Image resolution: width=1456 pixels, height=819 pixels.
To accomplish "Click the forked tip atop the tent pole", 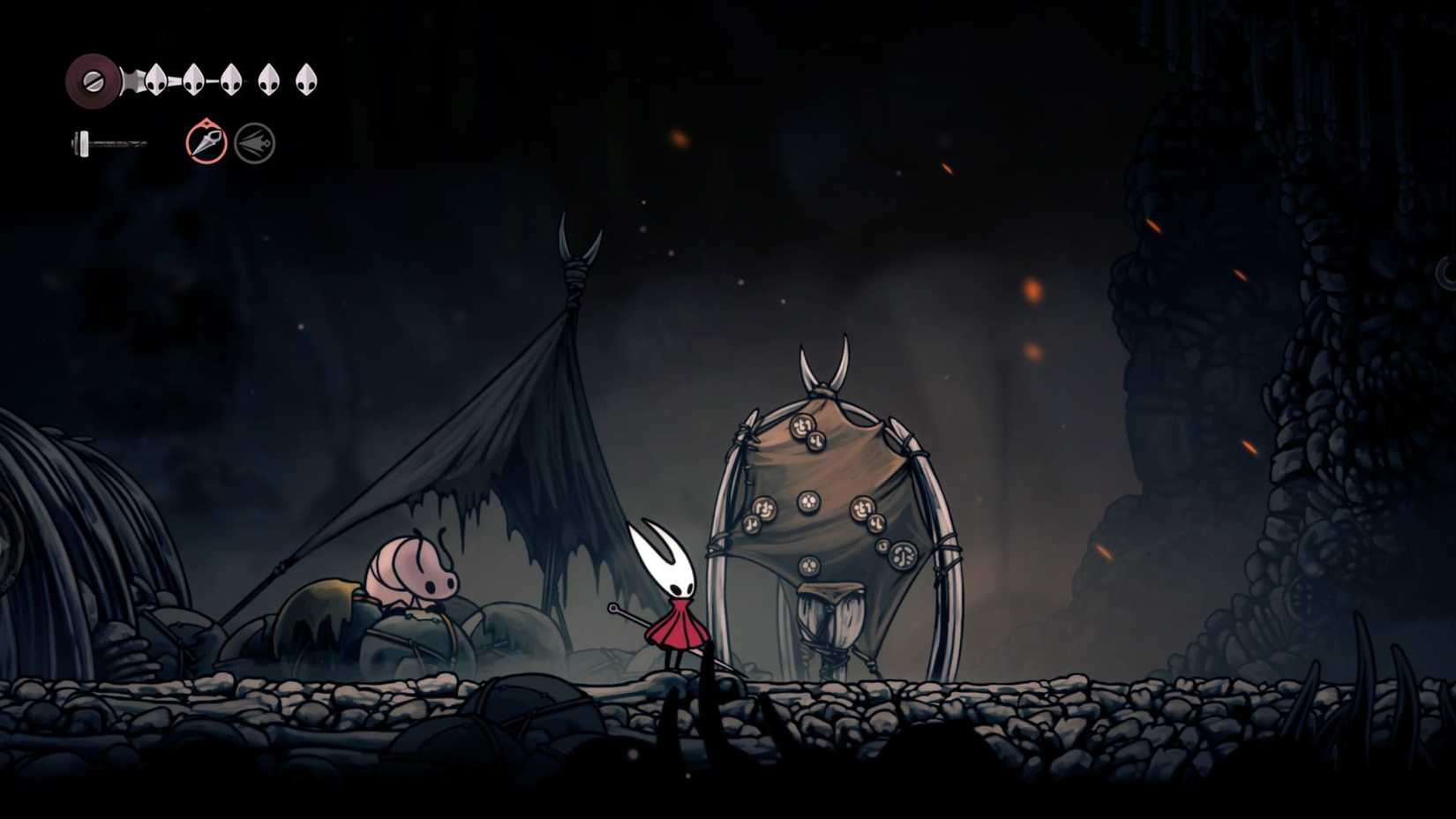I will coord(578,238).
